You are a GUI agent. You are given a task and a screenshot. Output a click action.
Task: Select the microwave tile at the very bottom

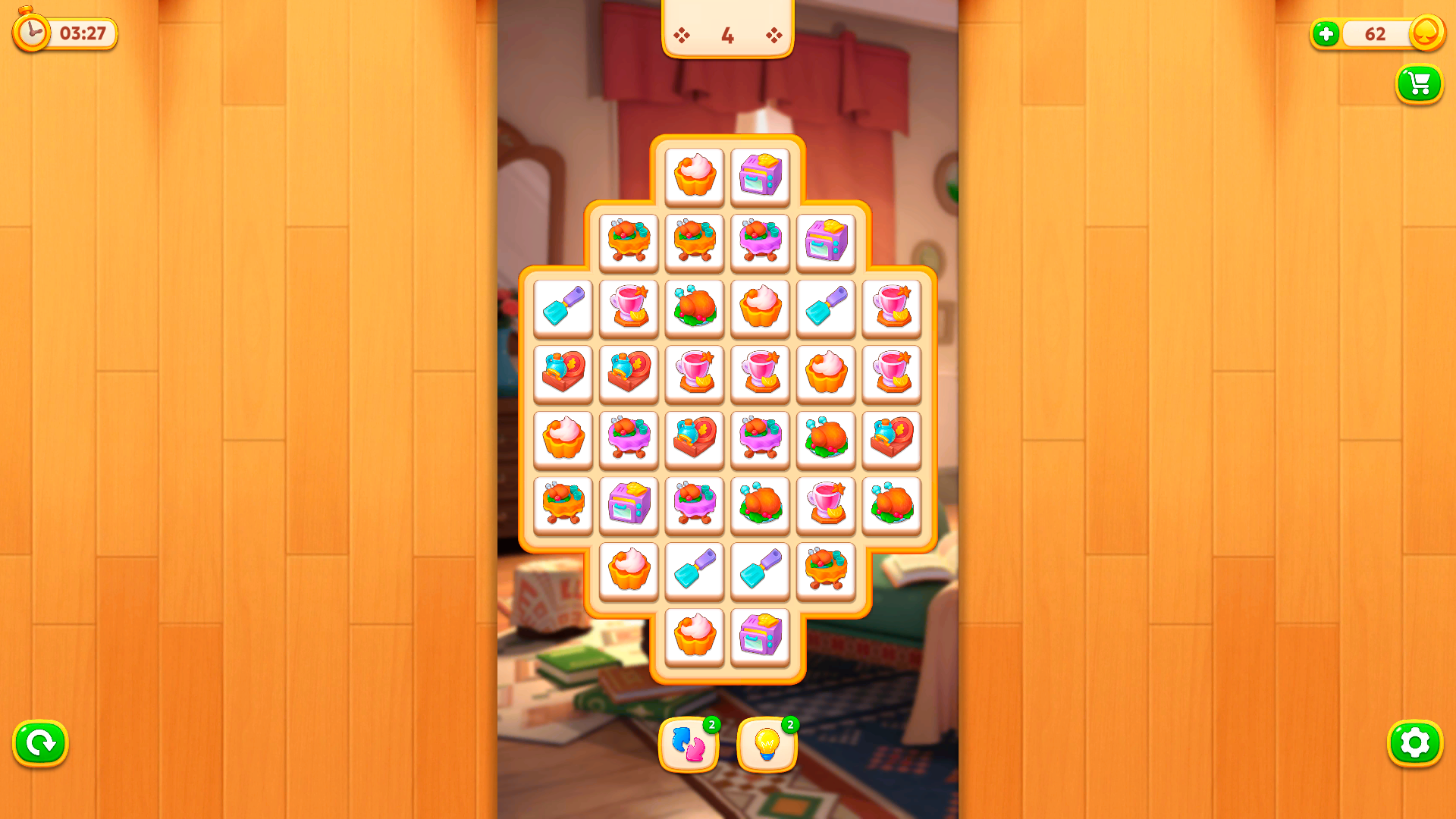click(761, 637)
